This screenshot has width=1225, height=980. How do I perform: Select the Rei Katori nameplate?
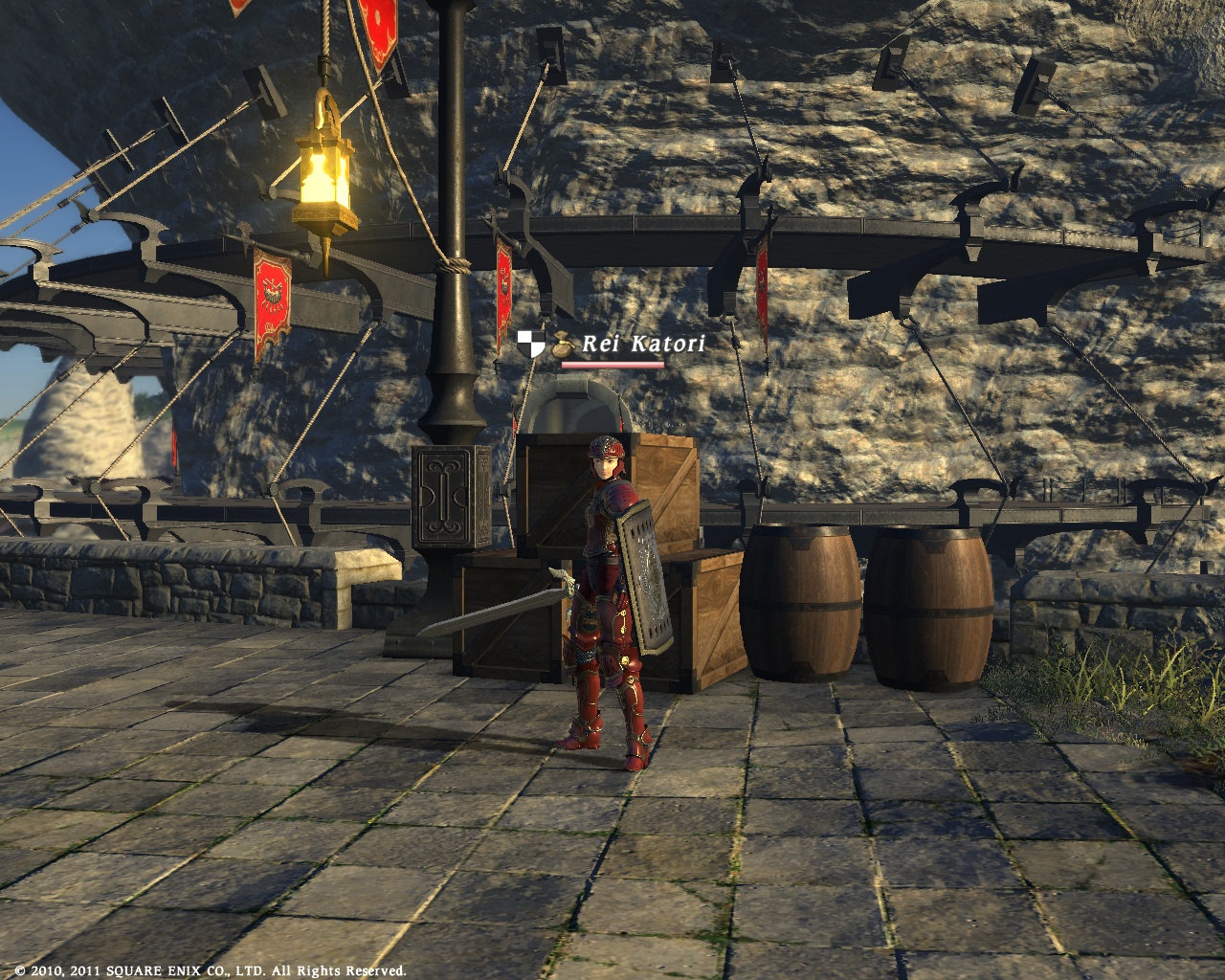coord(642,344)
